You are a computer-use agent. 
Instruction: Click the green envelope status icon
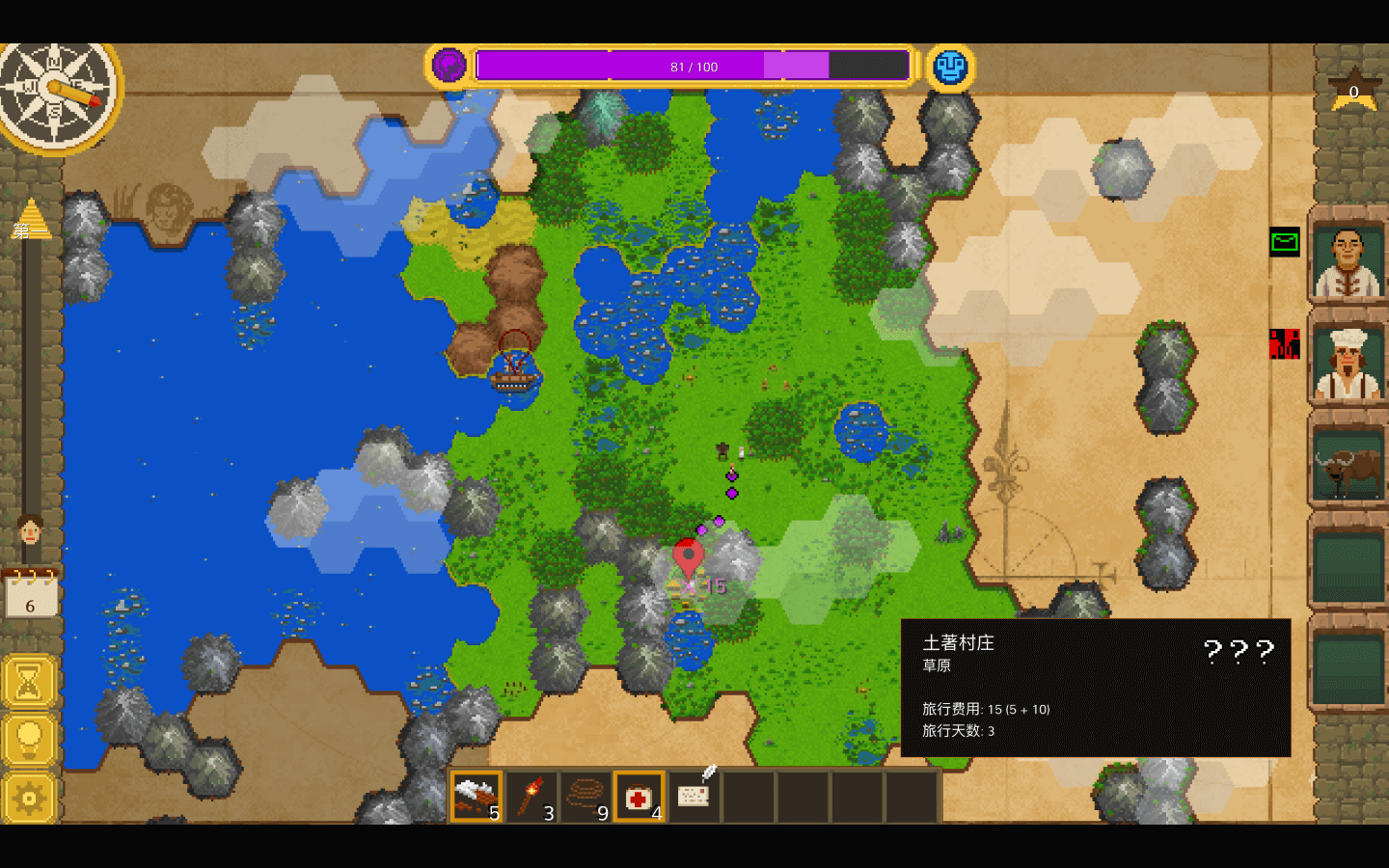tap(1284, 242)
